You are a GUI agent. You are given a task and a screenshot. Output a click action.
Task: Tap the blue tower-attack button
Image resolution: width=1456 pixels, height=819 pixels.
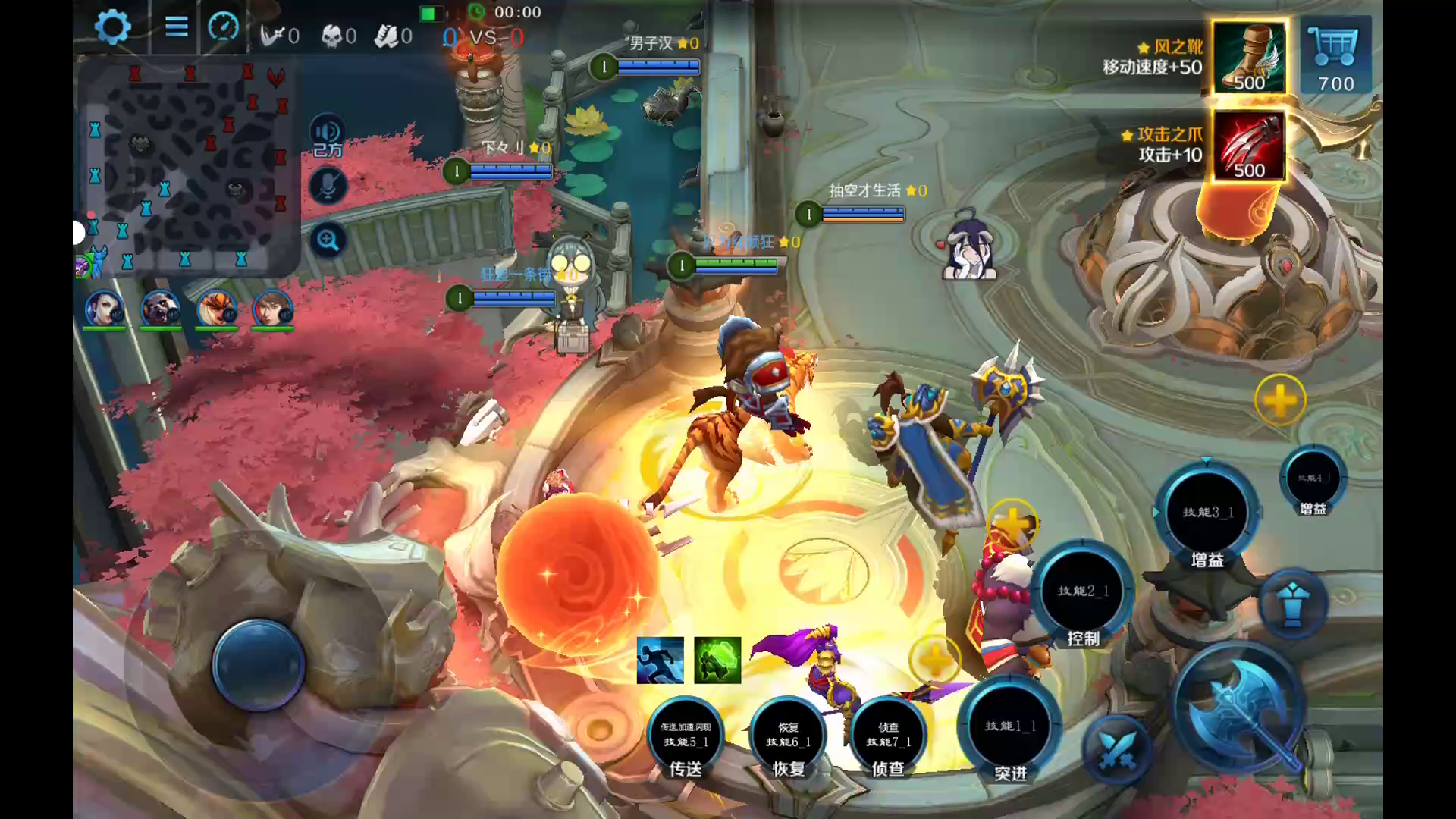1292,604
